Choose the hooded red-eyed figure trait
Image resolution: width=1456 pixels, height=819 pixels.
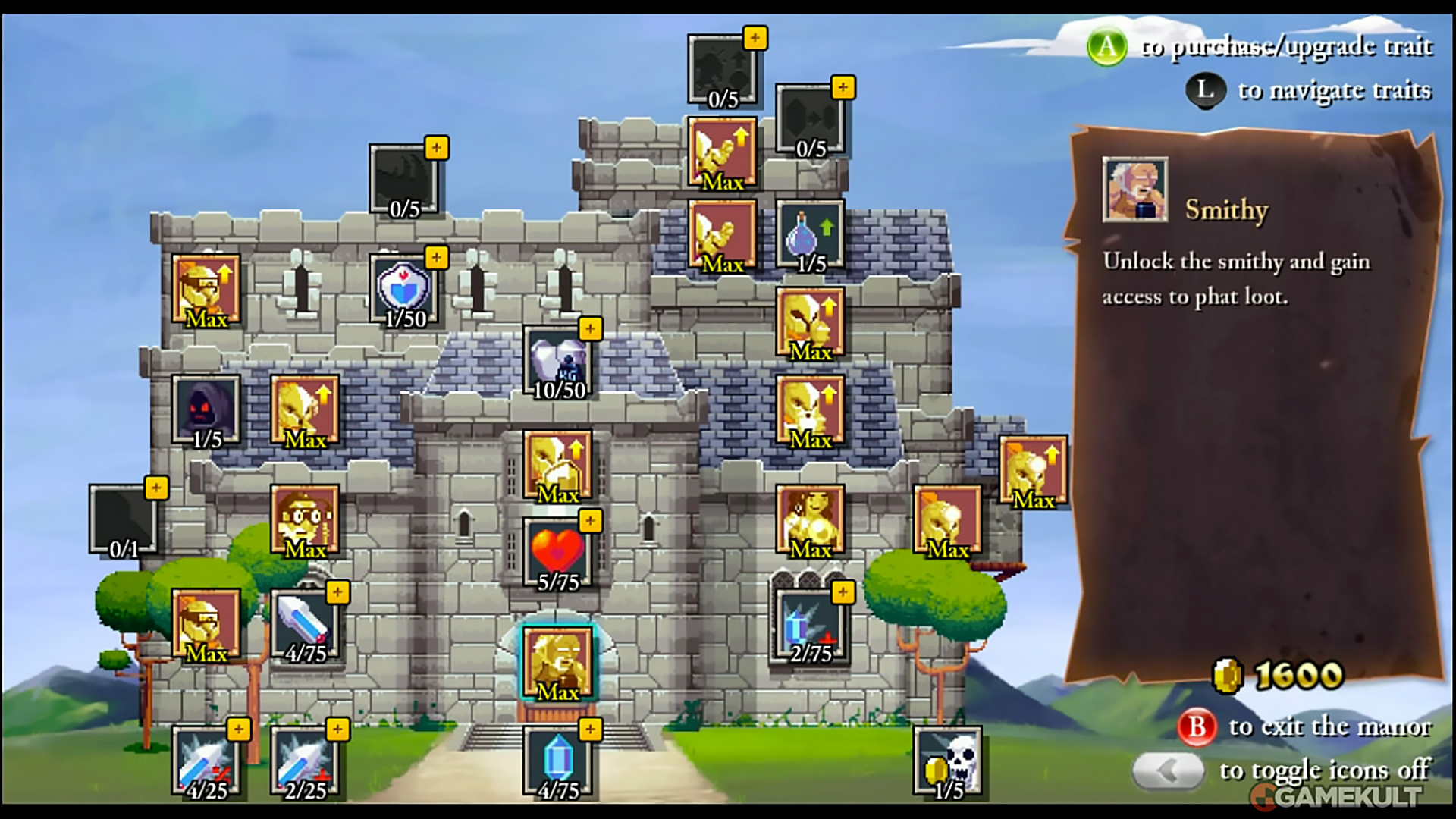(206, 409)
